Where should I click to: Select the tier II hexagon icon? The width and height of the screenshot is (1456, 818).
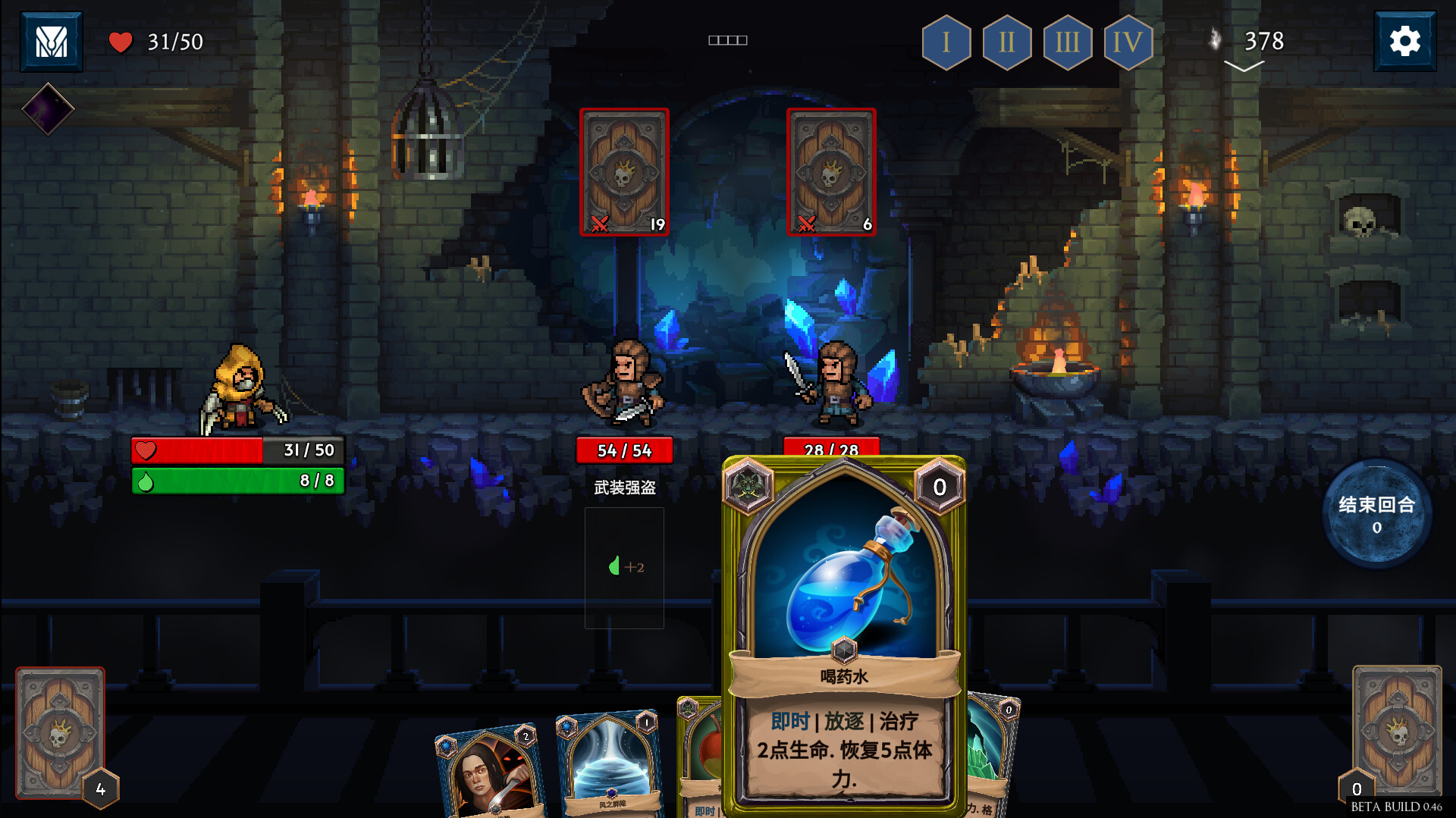pyautogui.click(x=1007, y=42)
